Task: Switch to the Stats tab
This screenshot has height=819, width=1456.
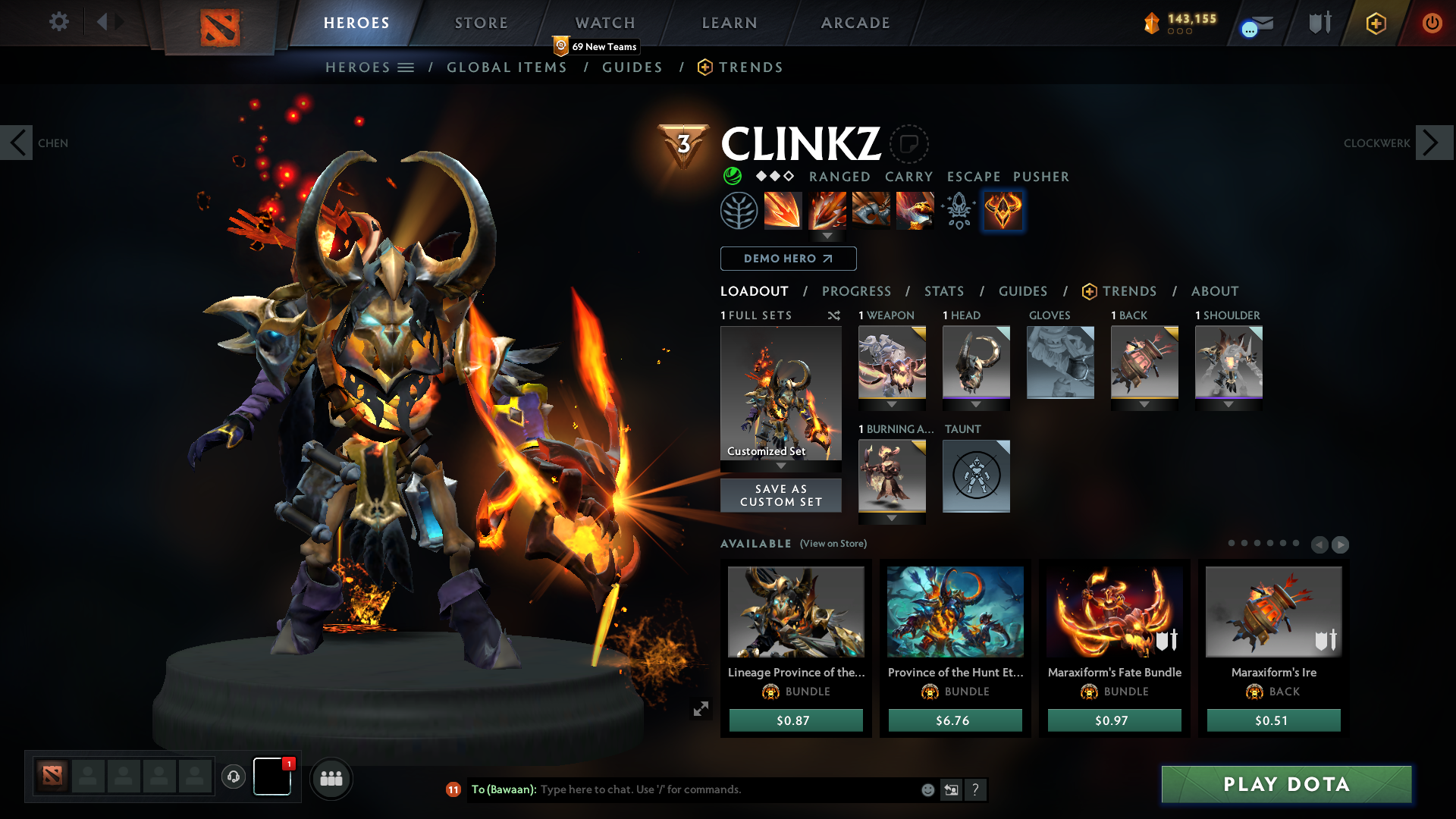Action: (943, 291)
